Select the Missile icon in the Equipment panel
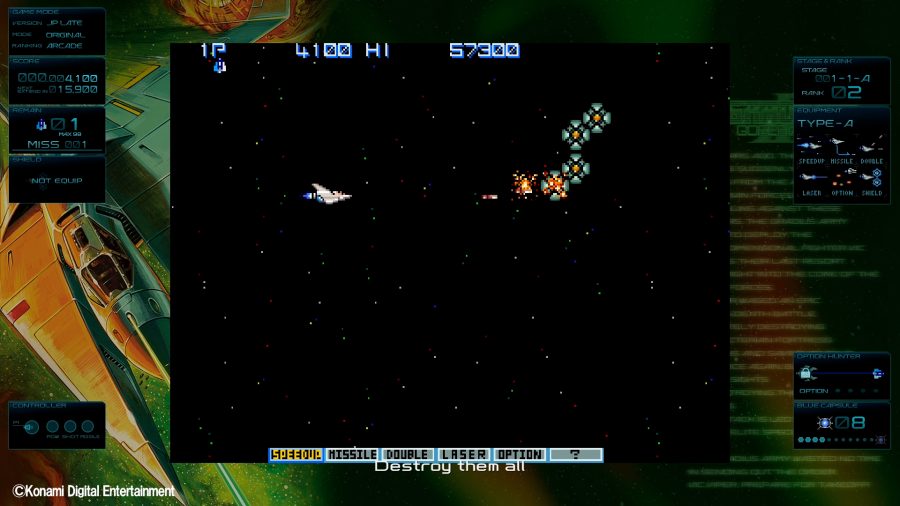 point(842,146)
